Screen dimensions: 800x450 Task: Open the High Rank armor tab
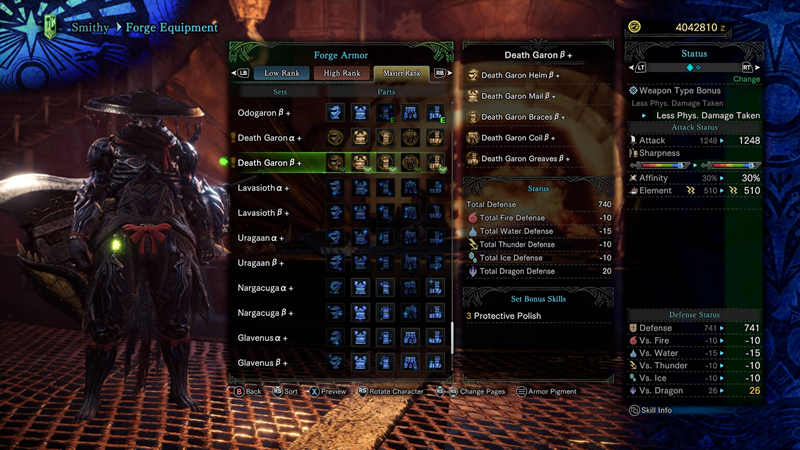[x=341, y=73]
